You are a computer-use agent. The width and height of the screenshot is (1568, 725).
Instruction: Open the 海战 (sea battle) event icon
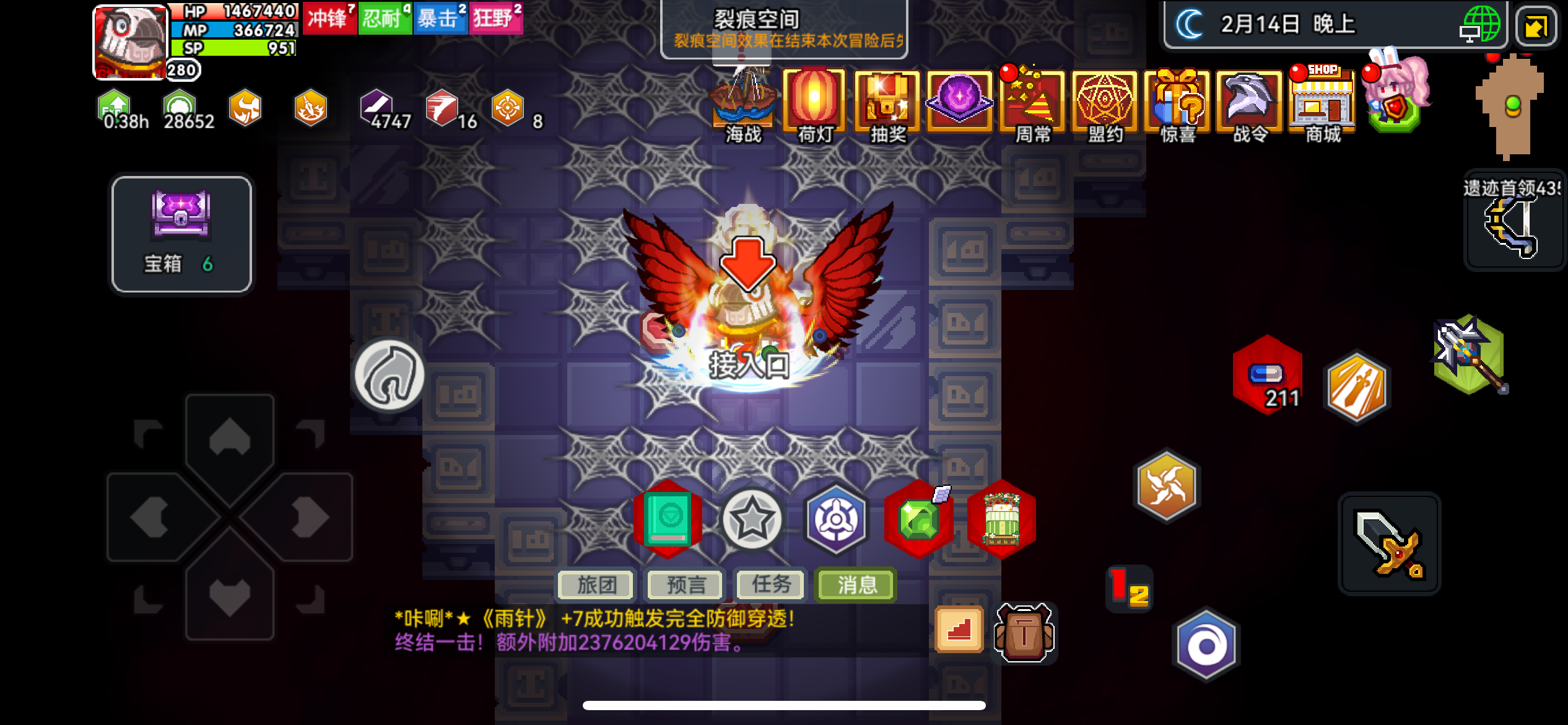point(742,102)
